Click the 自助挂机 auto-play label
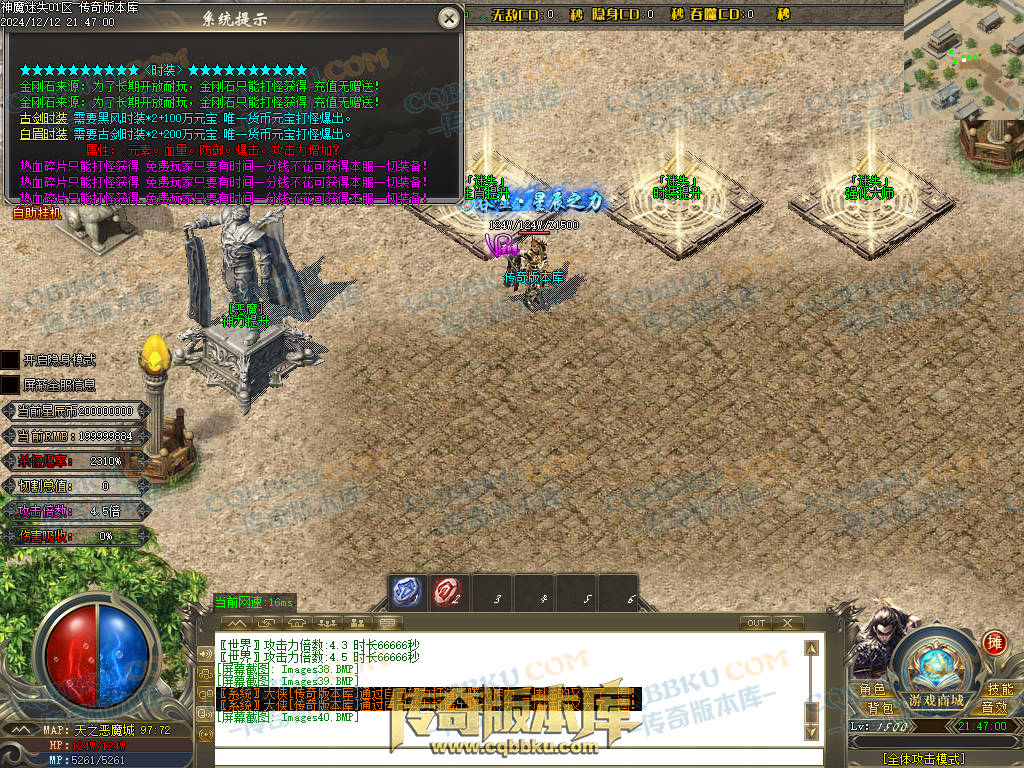 click(37, 213)
